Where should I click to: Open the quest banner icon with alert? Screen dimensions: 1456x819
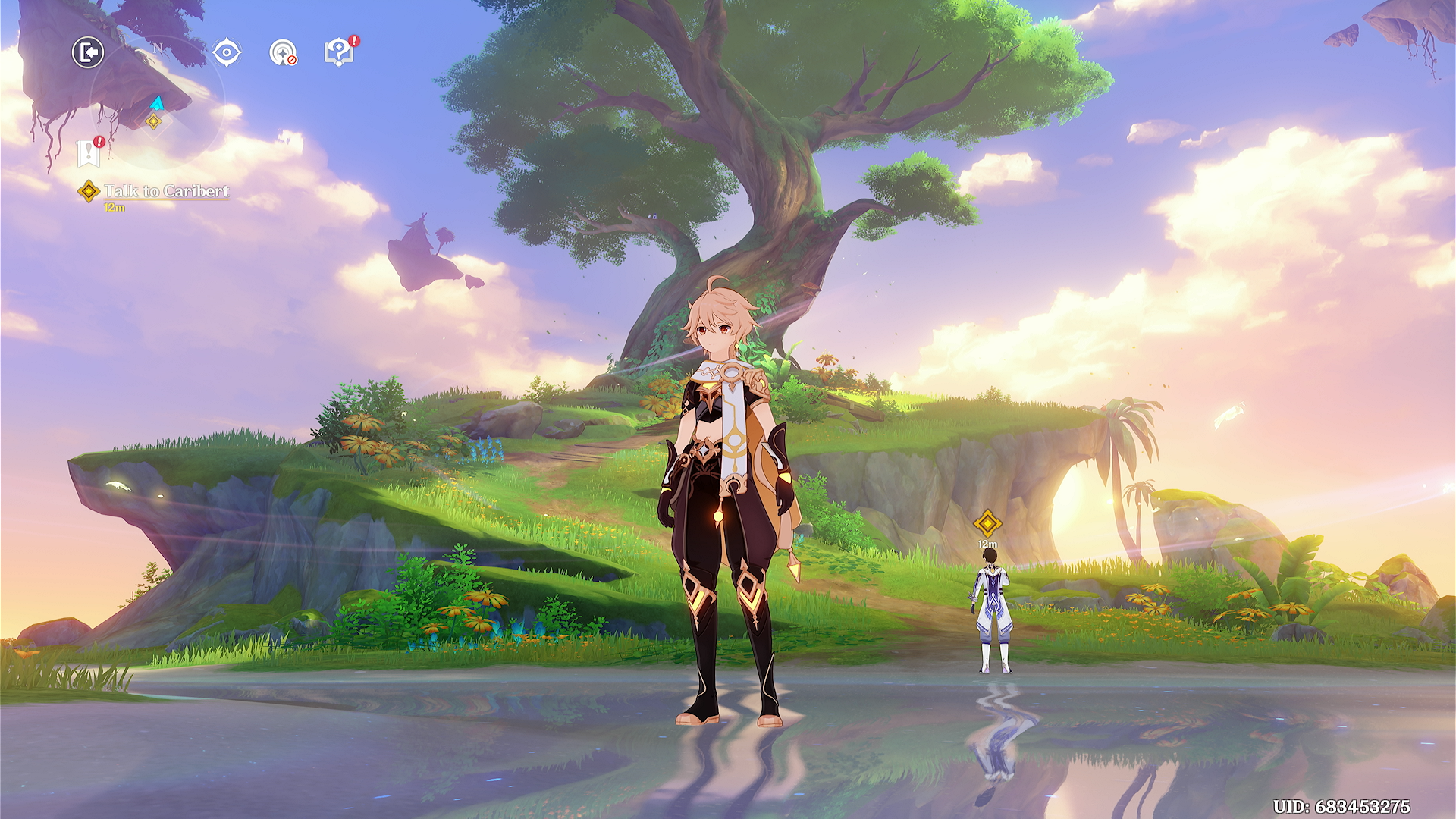pyautogui.click(x=89, y=153)
